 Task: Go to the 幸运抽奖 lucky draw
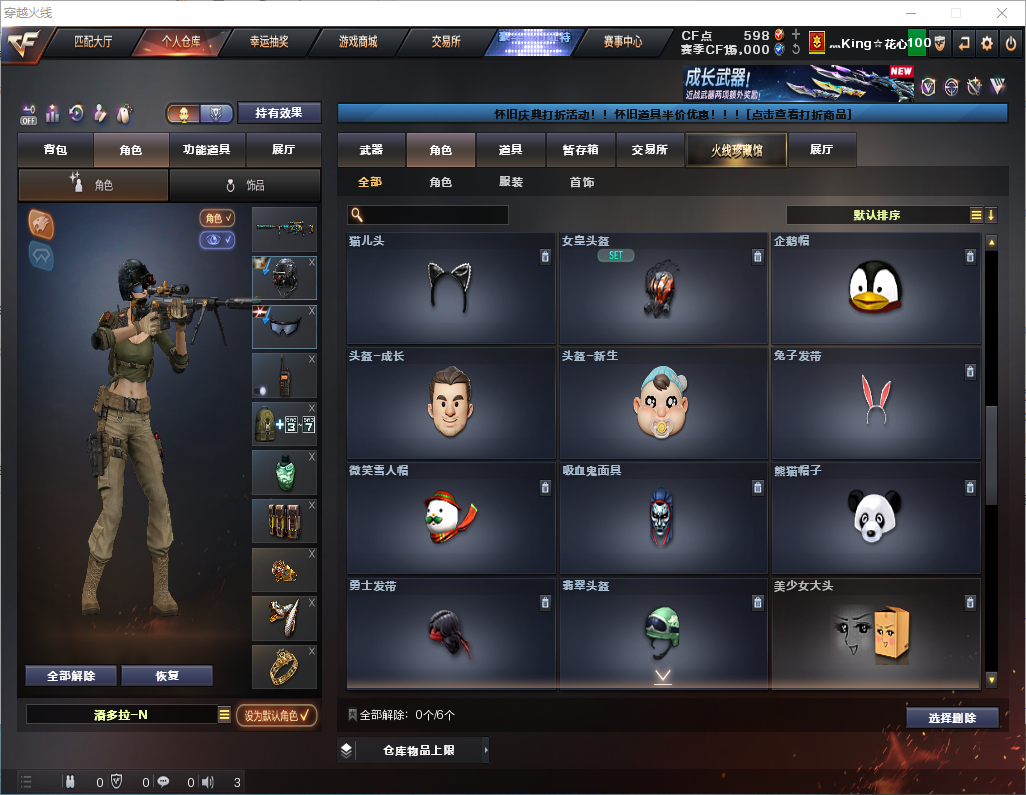268,42
